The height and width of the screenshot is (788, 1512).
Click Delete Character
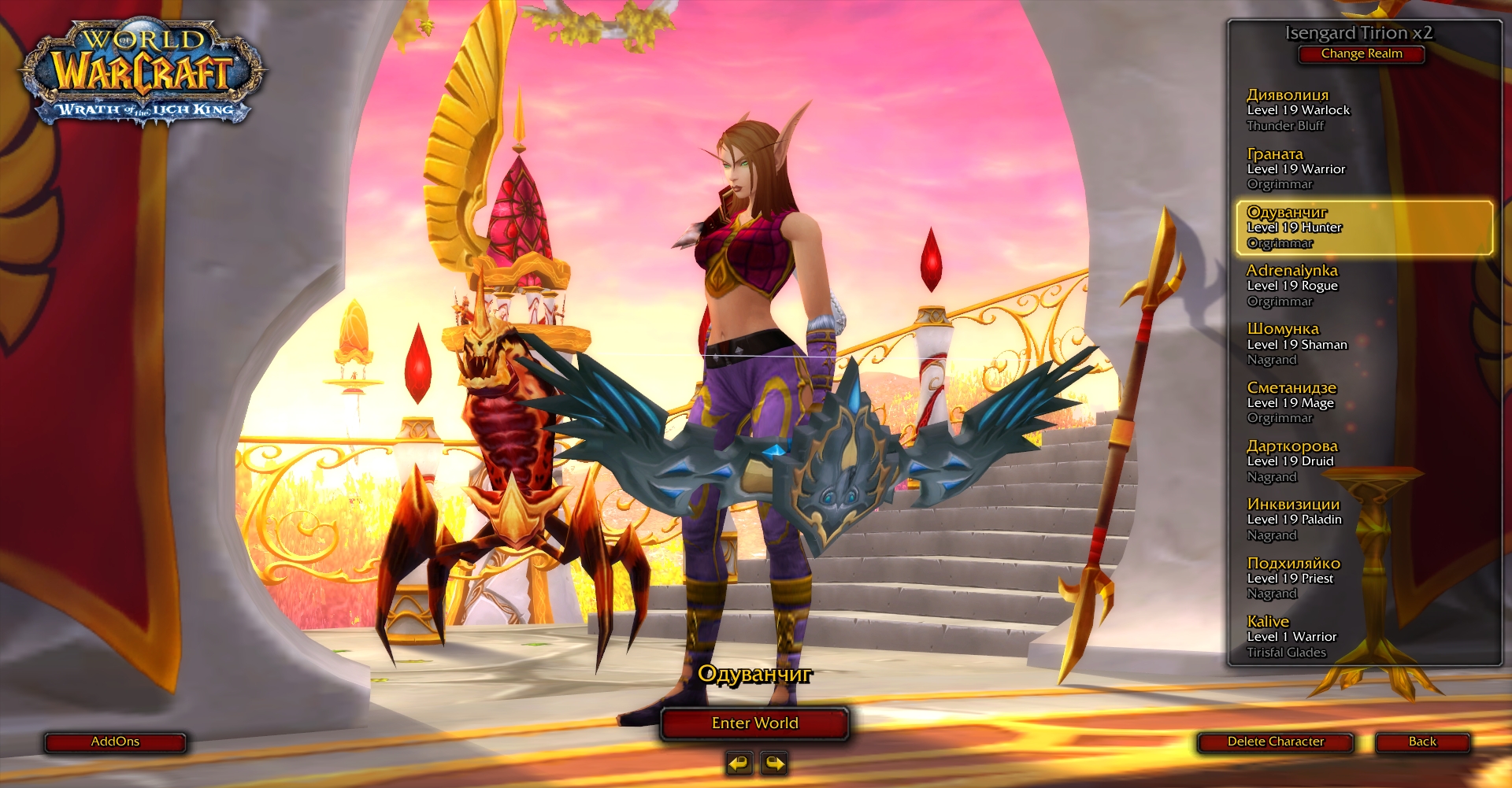click(x=1275, y=742)
